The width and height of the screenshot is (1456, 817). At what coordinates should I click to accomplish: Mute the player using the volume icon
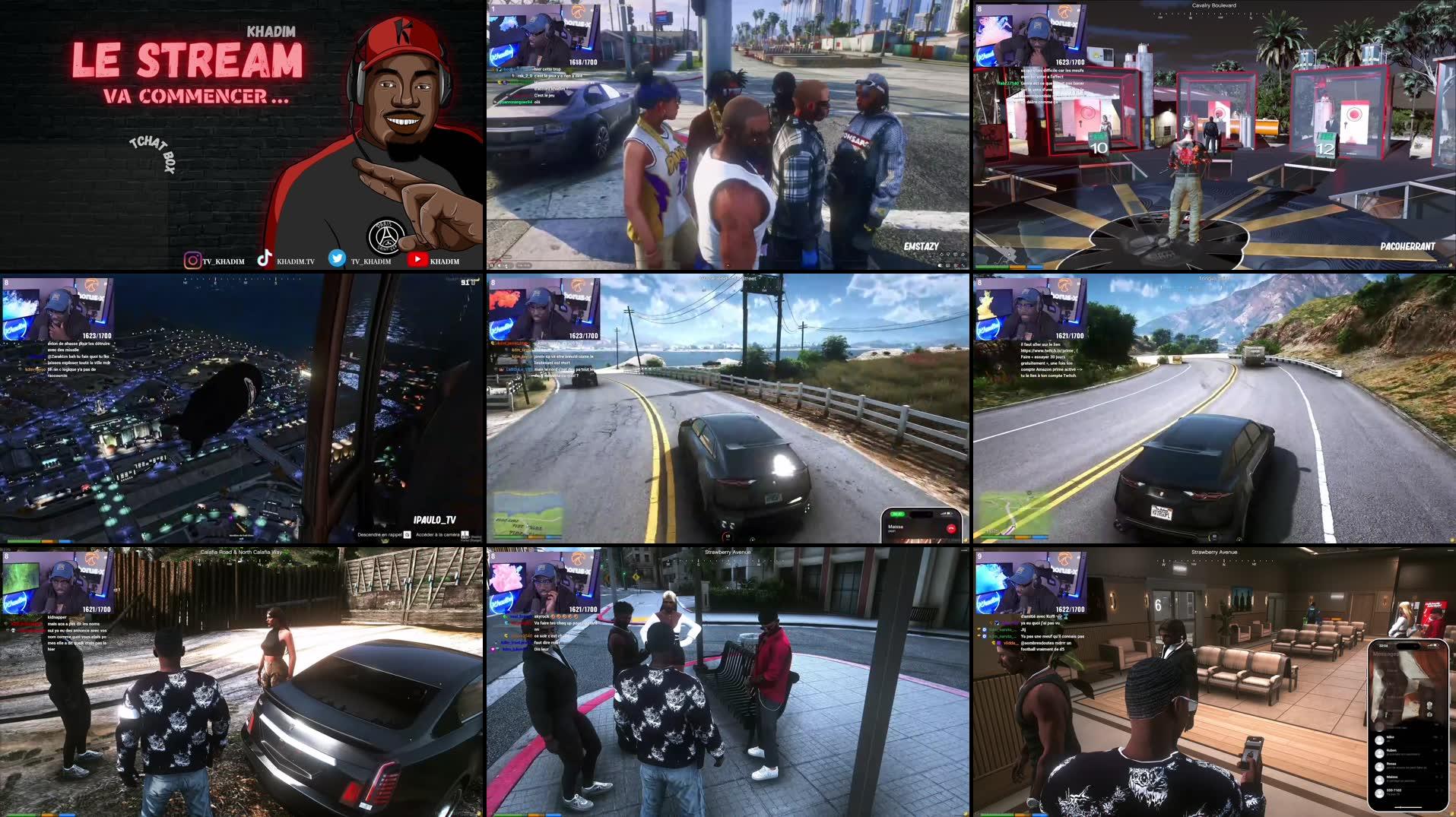(500, 264)
